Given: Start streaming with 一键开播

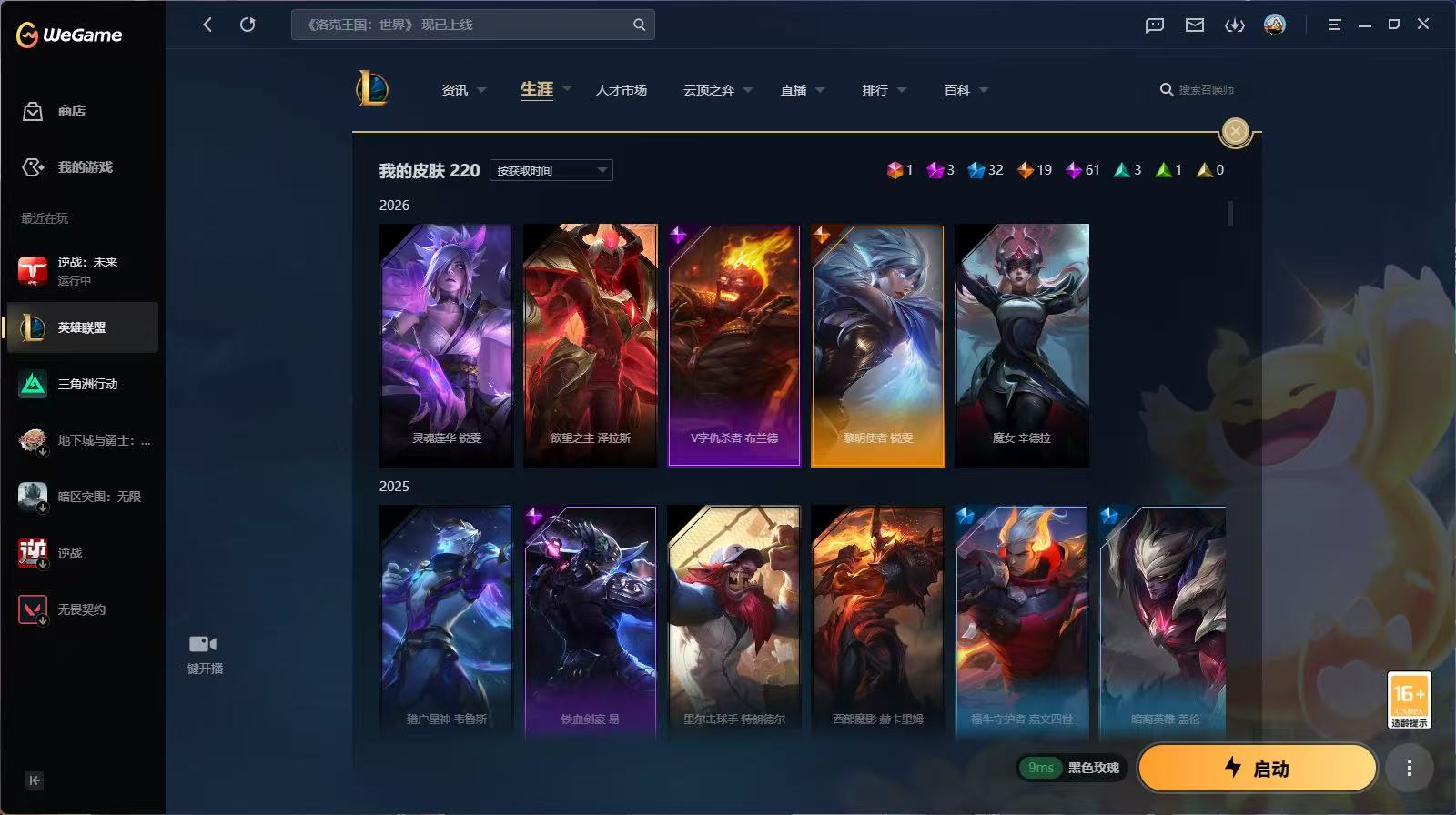Looking at the screenshot, I should [x=202, y=653].
